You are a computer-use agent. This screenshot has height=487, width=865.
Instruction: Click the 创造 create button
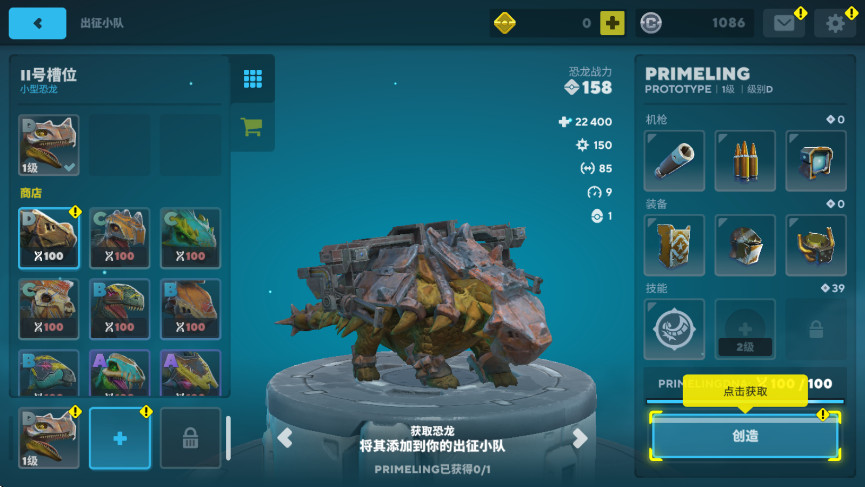pyautogui.click(x=745, y=436)
